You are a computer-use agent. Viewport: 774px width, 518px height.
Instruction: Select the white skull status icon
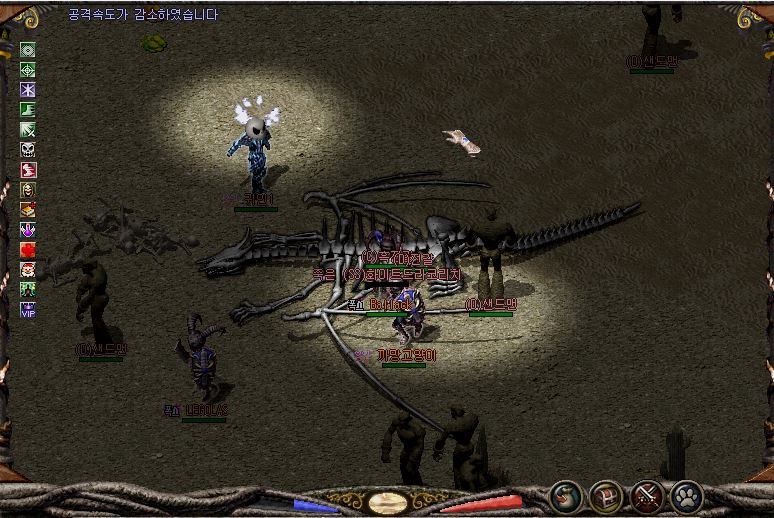[x=28, y=149]
